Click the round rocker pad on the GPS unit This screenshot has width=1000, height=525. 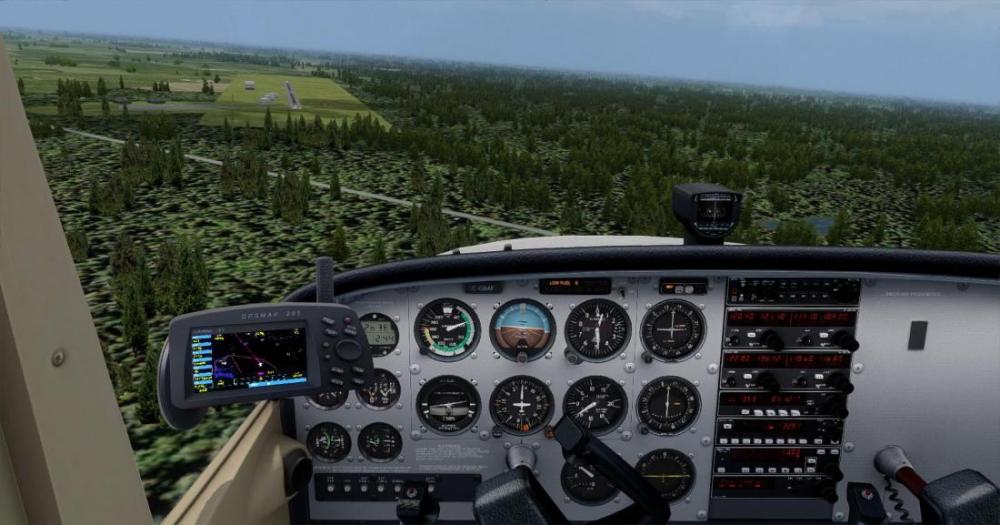click(349, 348)
